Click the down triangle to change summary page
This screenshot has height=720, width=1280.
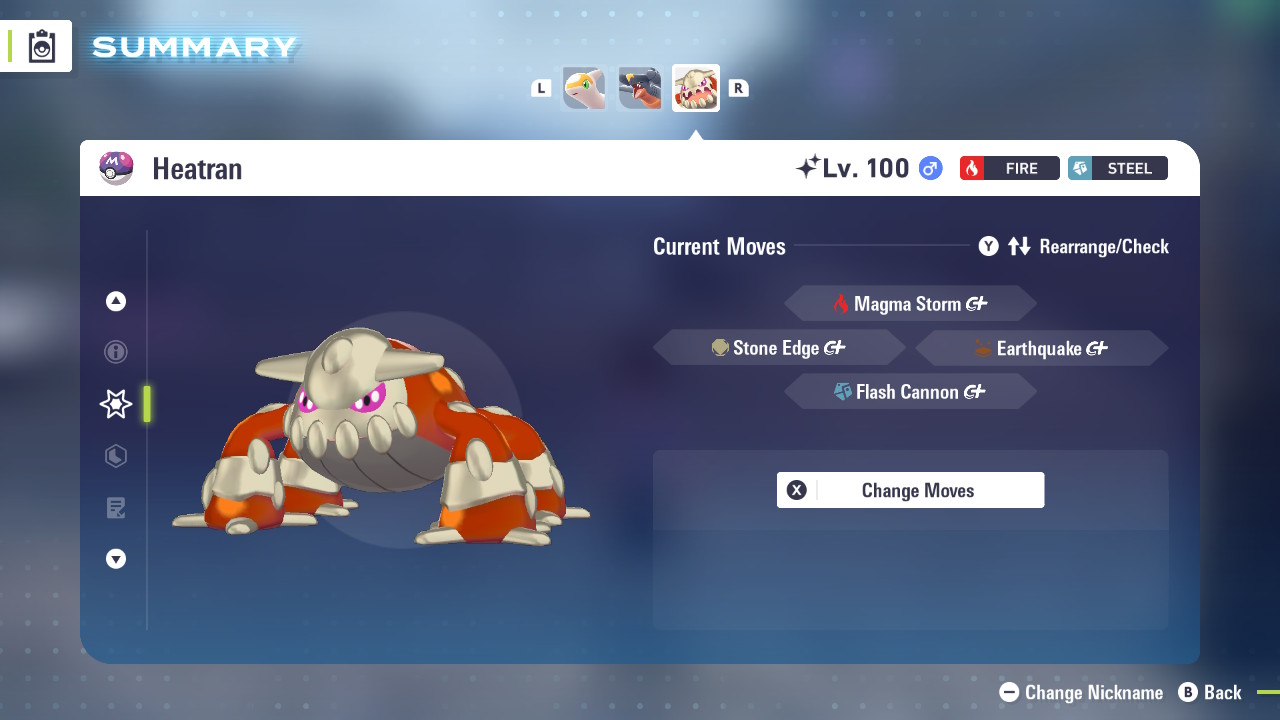tap(115, 559)
